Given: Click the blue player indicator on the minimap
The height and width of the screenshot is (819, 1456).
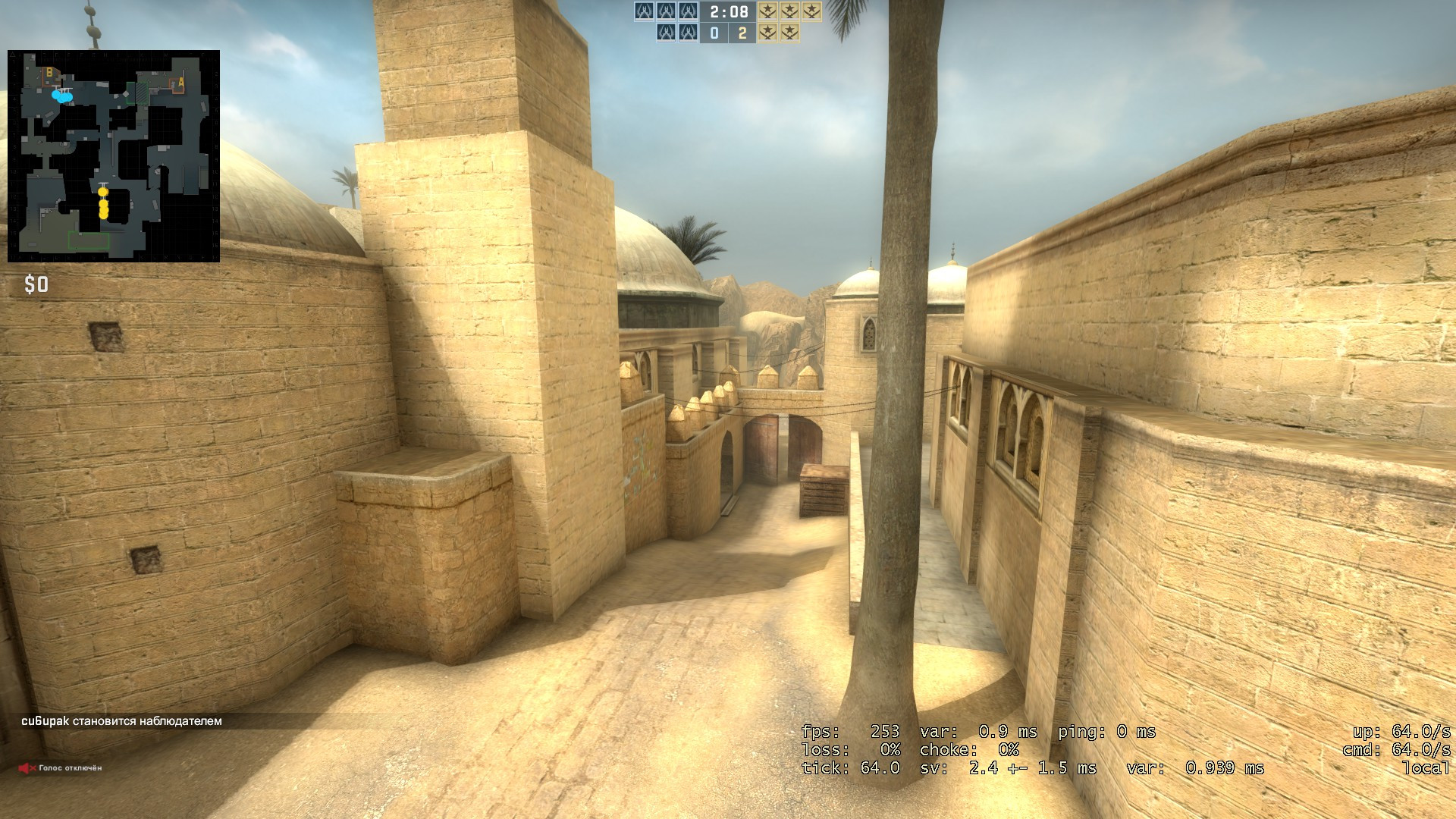Looking at the screenshot, I should (62, 96).
